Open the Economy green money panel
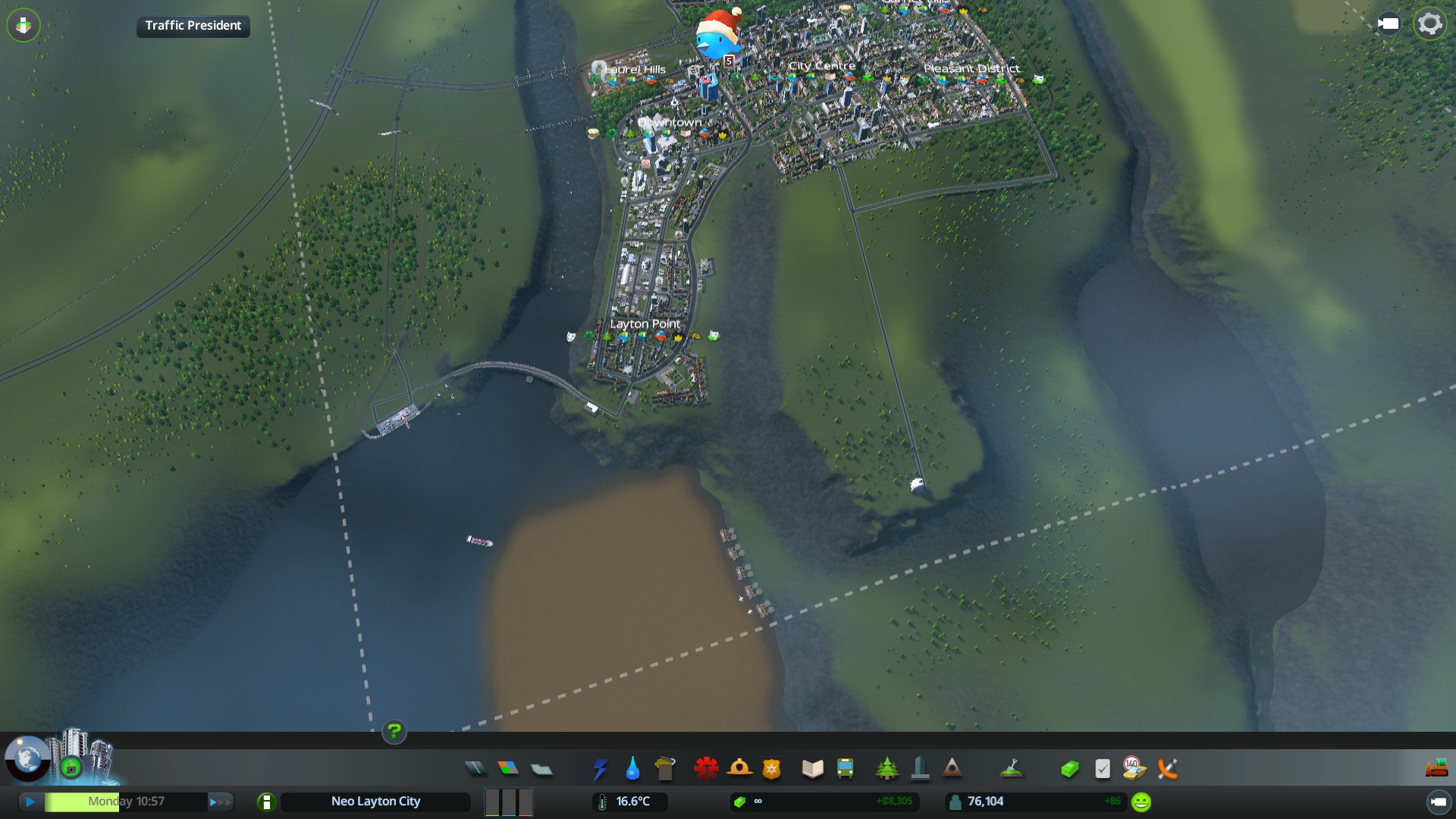Screen dimensions: 1456x819 (x=1069, y=769)
